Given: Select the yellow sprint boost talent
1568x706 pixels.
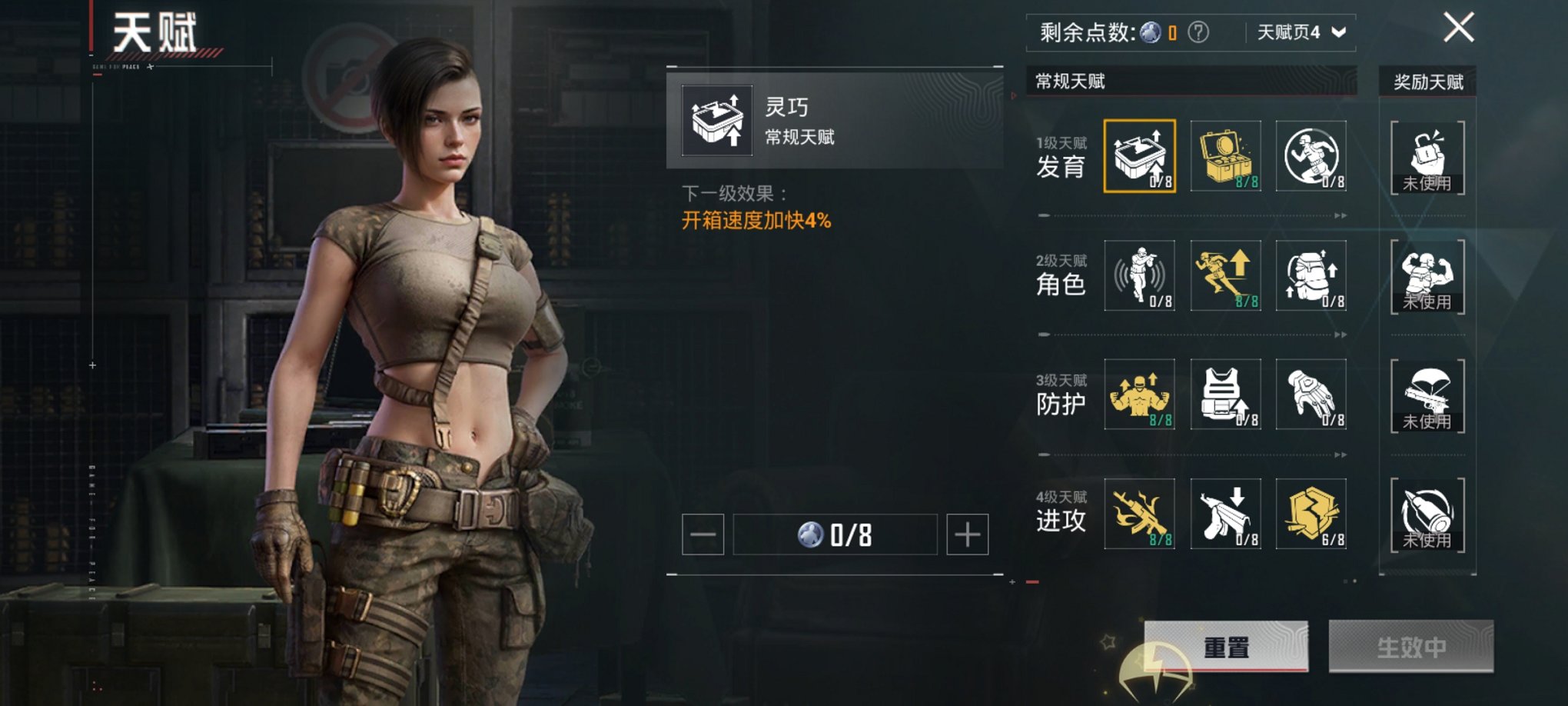Looking at the screenshot, I should pyautogui.click(x=1226, y=277).
